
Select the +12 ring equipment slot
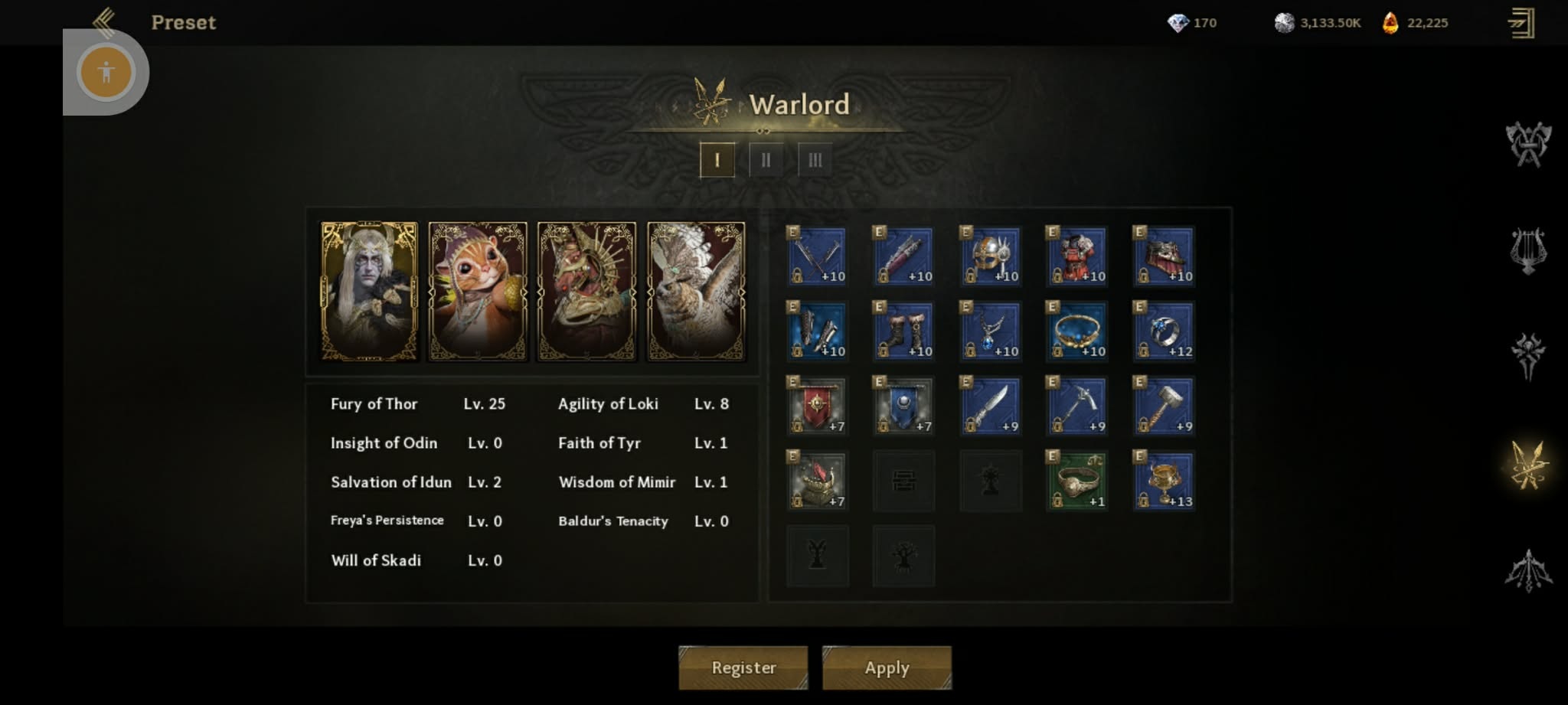tap(1164, 331)
